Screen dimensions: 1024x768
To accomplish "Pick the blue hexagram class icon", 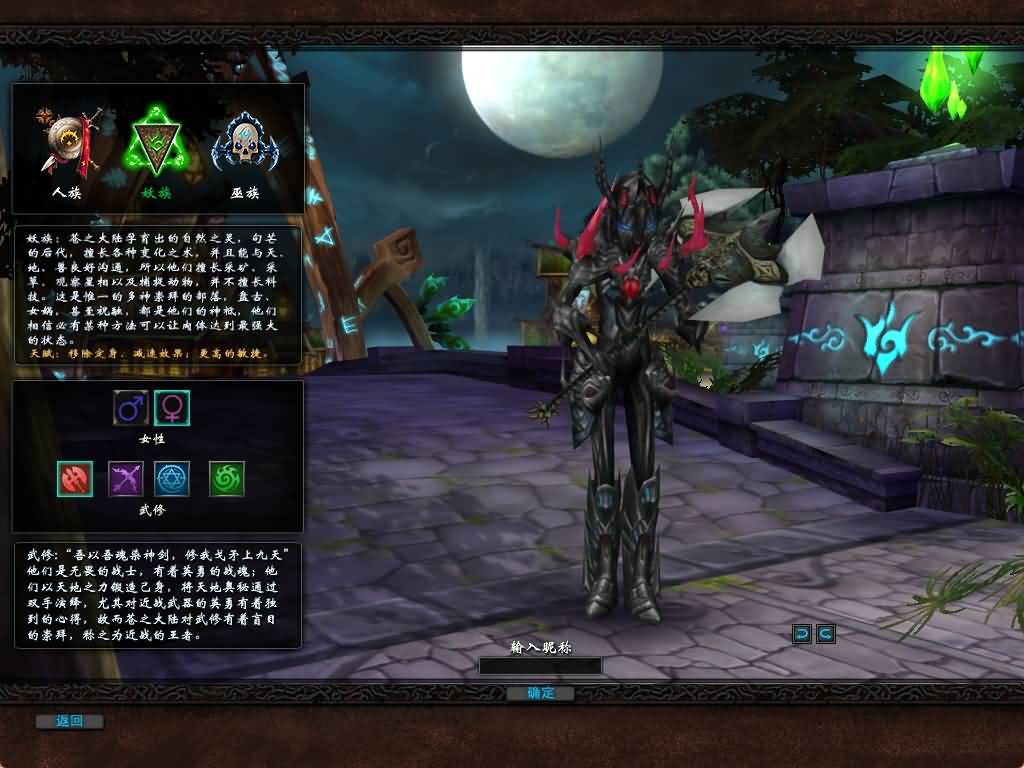I will pos(172,479).
